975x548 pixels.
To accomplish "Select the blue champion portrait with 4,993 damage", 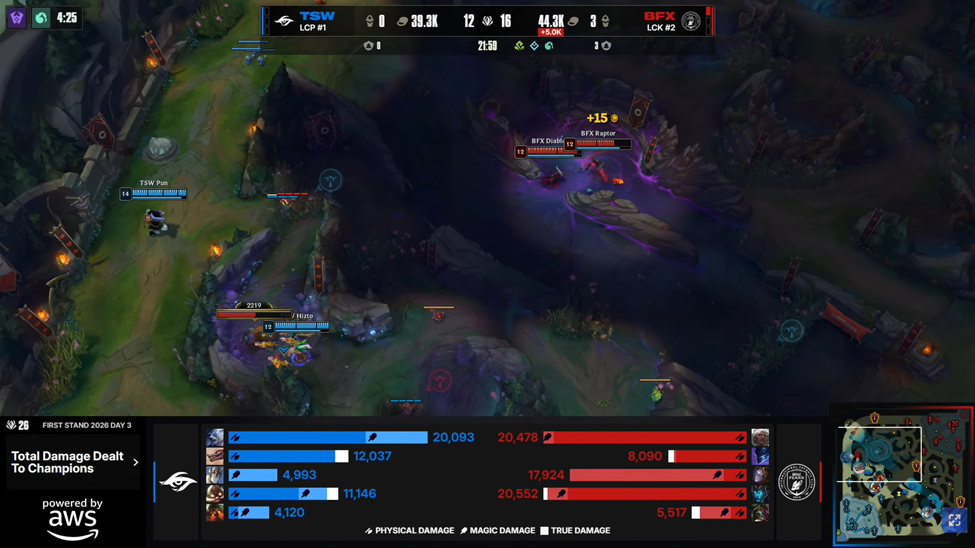I will point(215,475).
